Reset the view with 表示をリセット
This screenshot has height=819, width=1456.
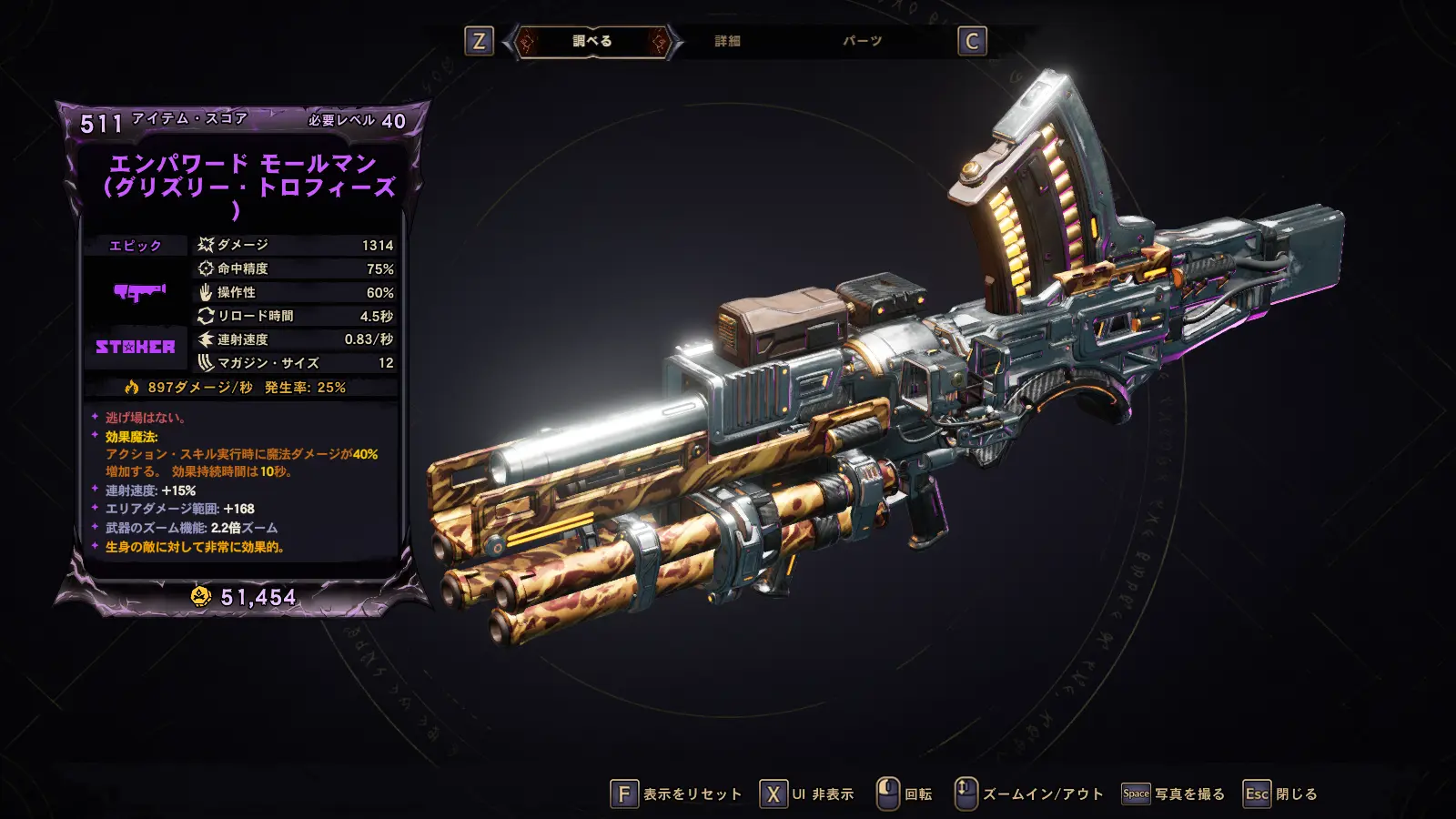click(676, 794)
